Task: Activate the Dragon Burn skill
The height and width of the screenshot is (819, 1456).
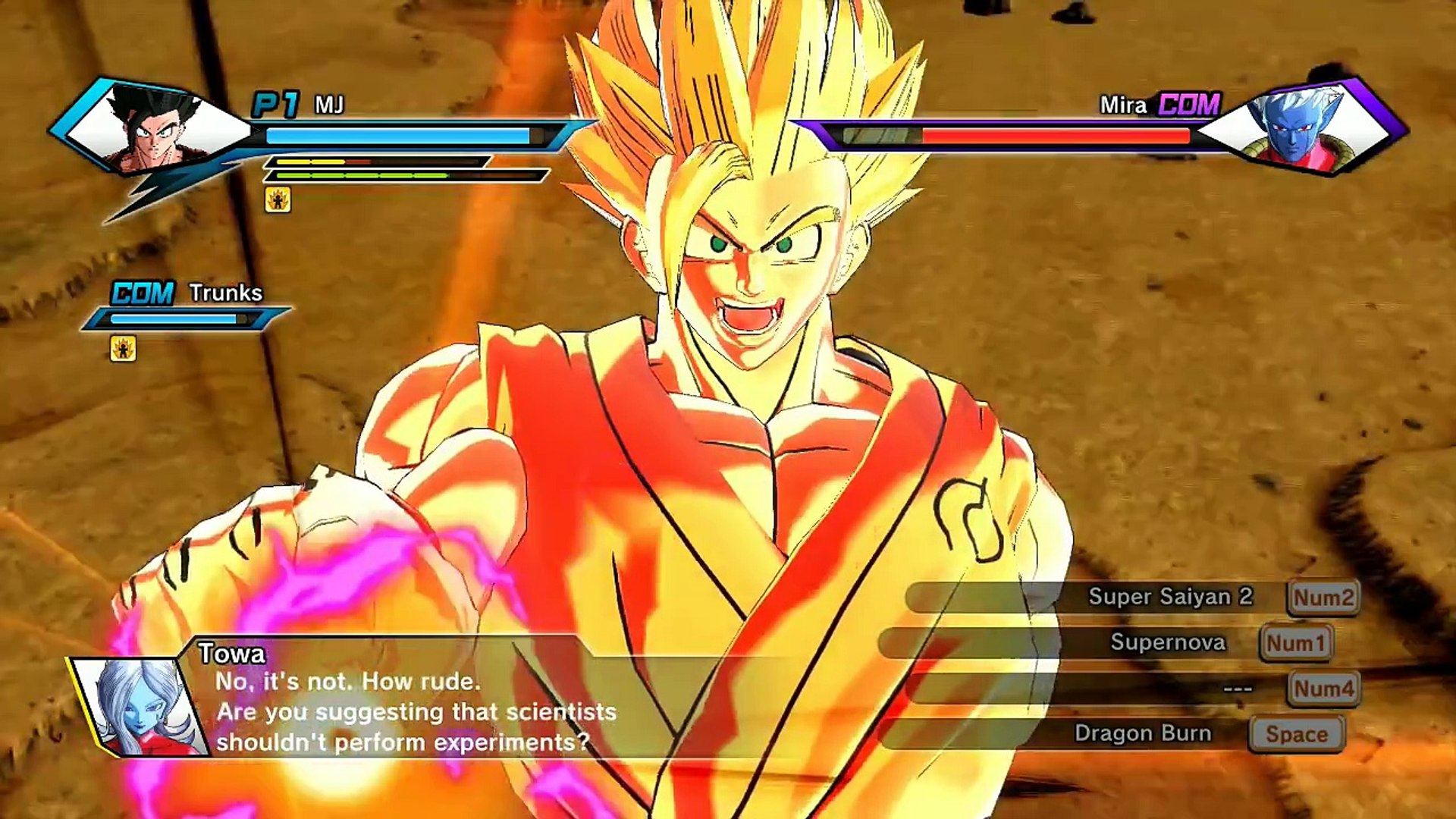Action: click(x=1142, y=733)
